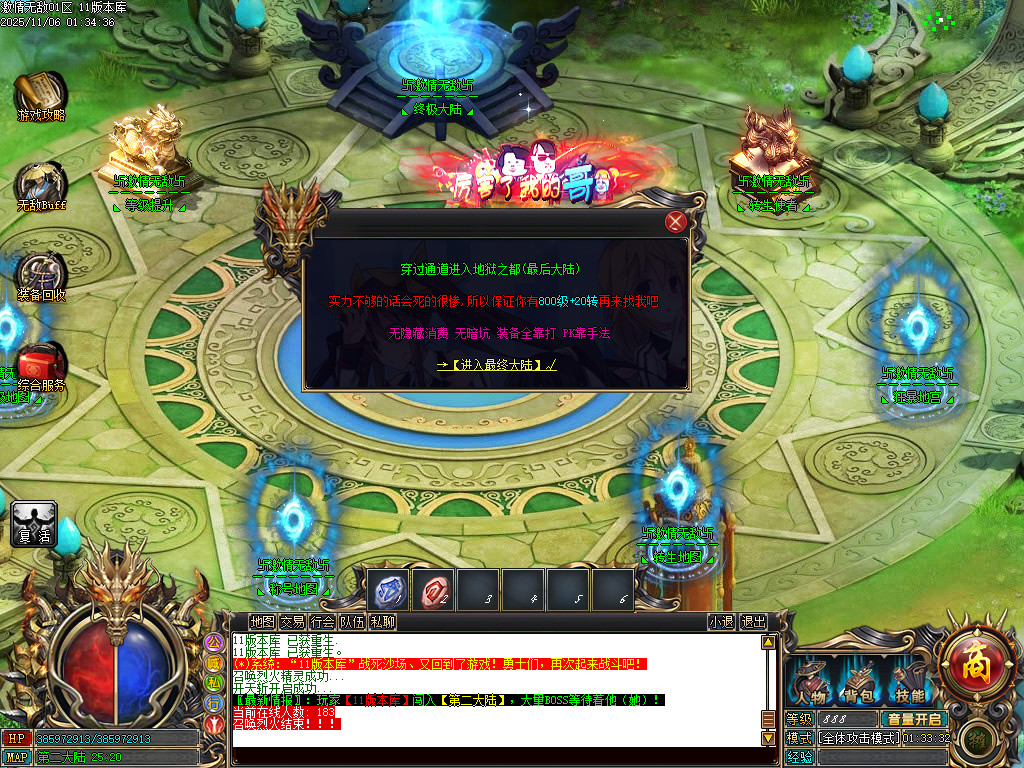1024x768 pixels.
Task: Open the 行会 guild tab
Action: coord(322,622)
